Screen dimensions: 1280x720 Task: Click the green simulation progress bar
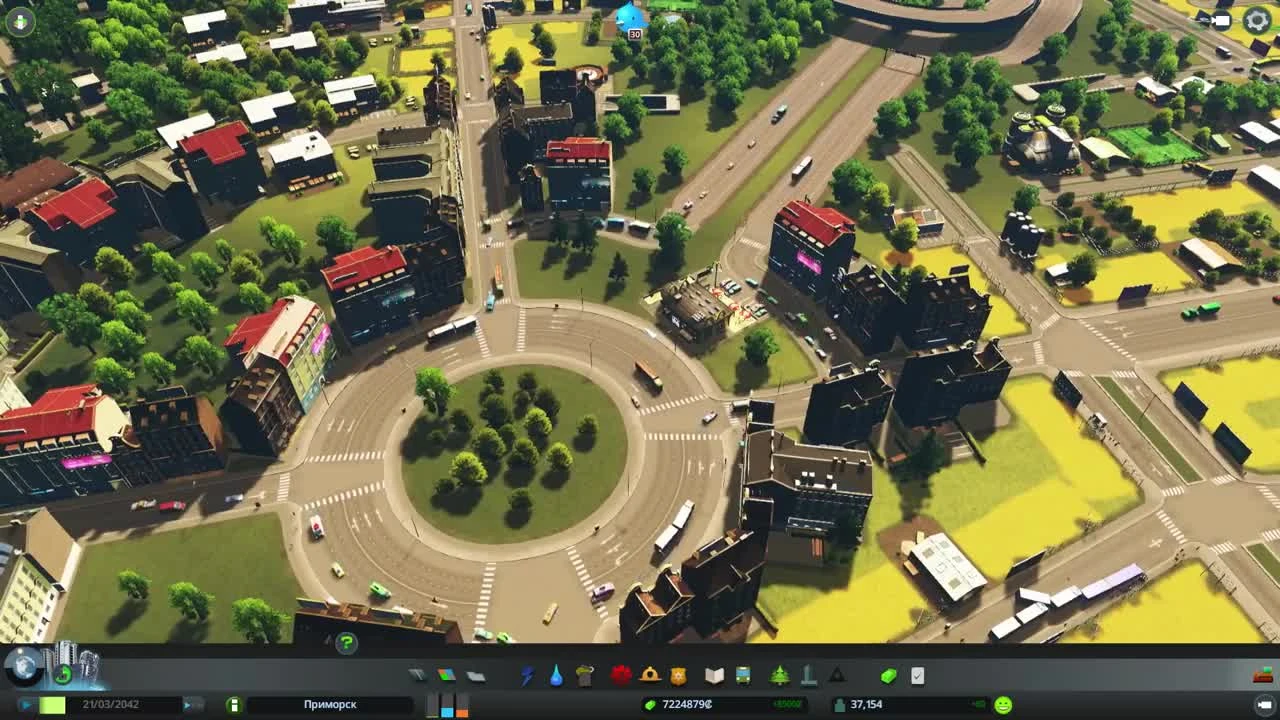pyautogui.click(x=53, y=704)
